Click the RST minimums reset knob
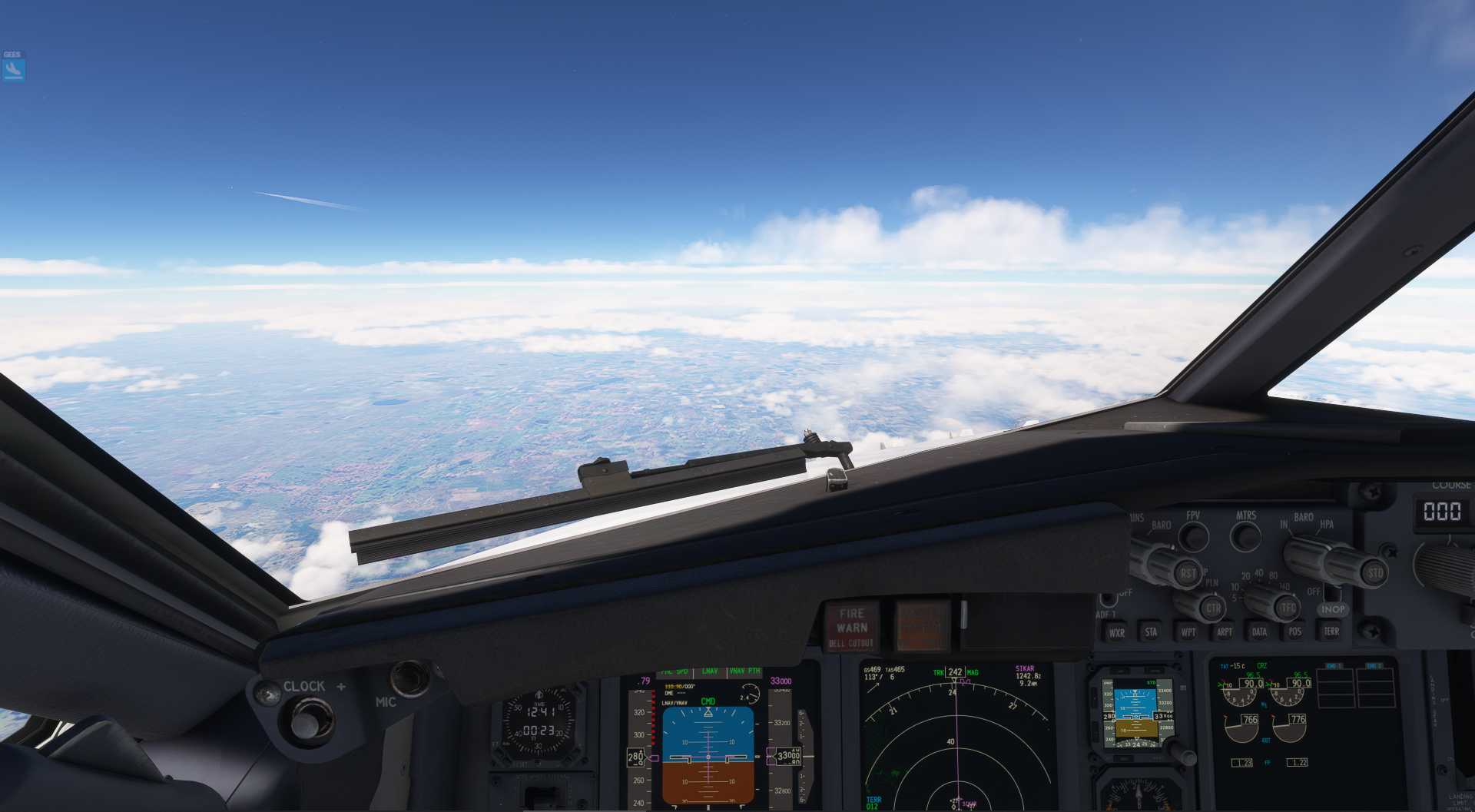The width and height of the screenshot is (1475, 812). 1186,572
